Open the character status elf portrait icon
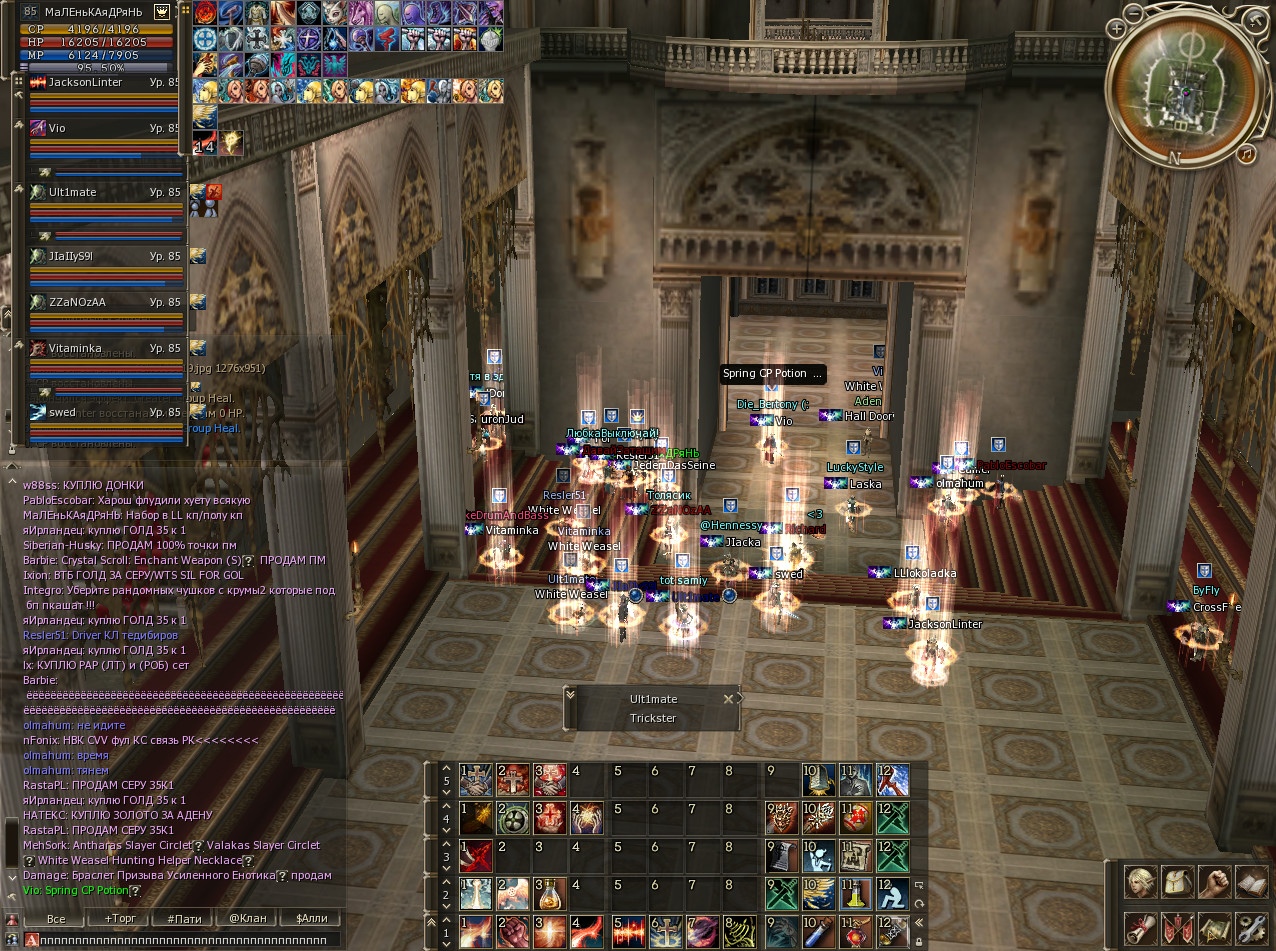1276x951 pixels. point(1140,883)
